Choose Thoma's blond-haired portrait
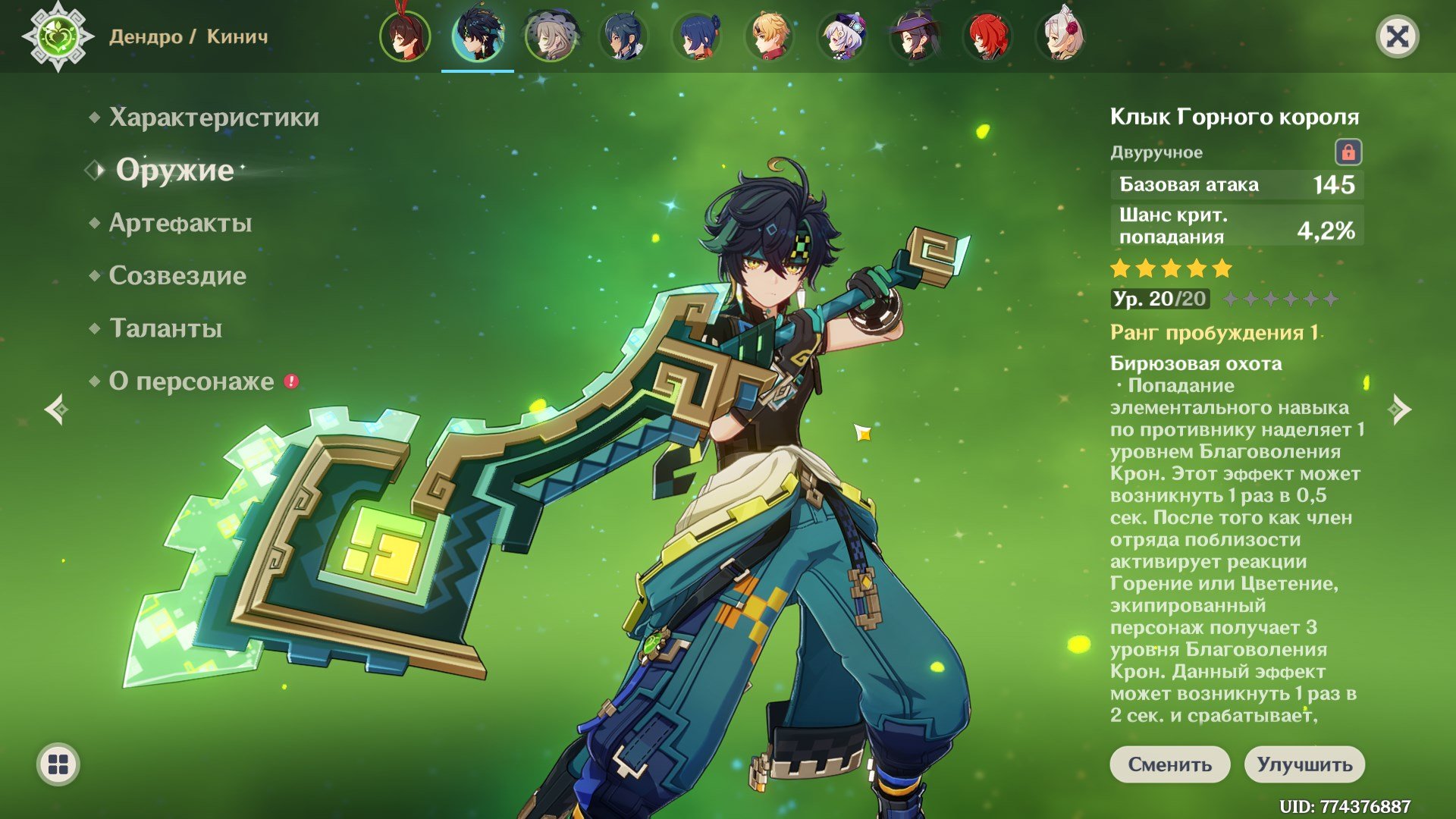Image resolution: width=1456 pixels, height=819 pixels. 769,36
